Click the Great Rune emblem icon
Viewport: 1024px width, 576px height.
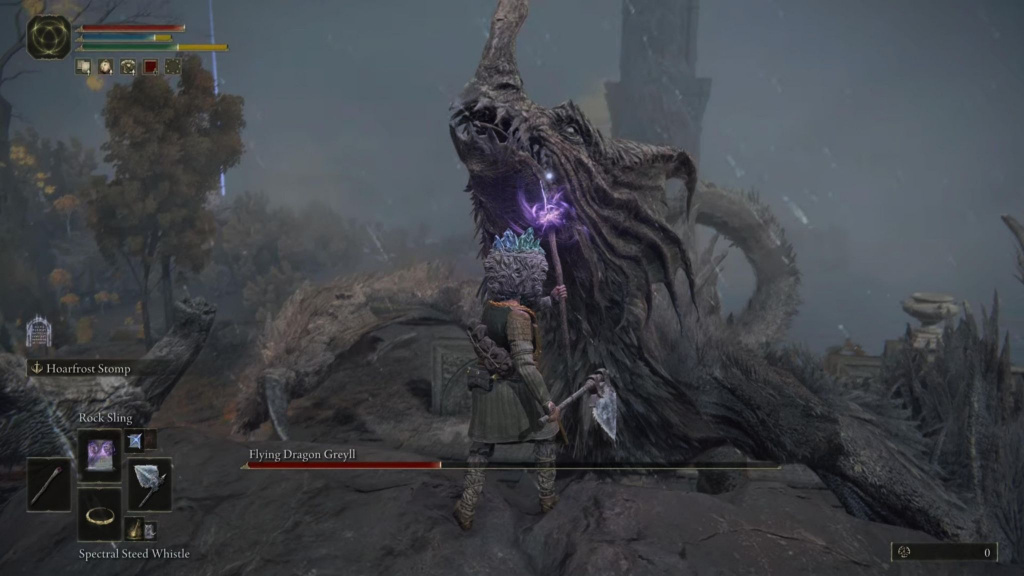click(49, 37)
